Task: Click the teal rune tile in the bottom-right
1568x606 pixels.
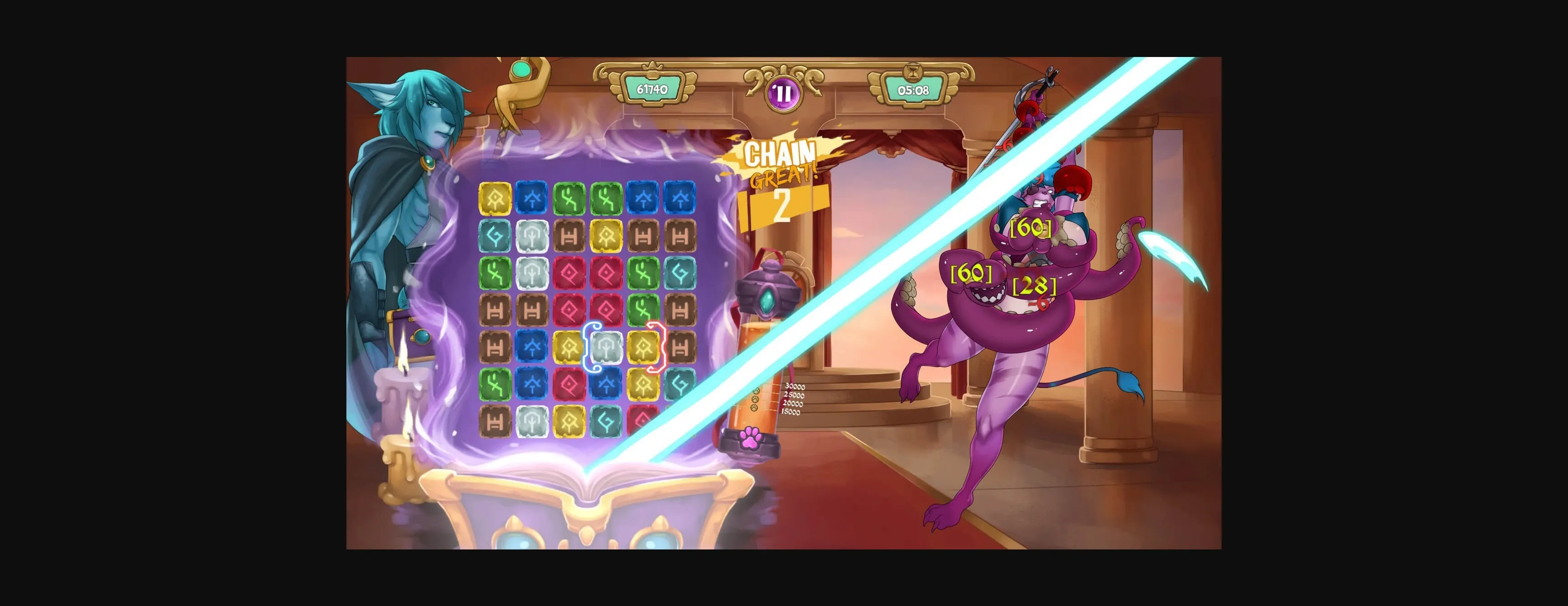Action: 680,383
